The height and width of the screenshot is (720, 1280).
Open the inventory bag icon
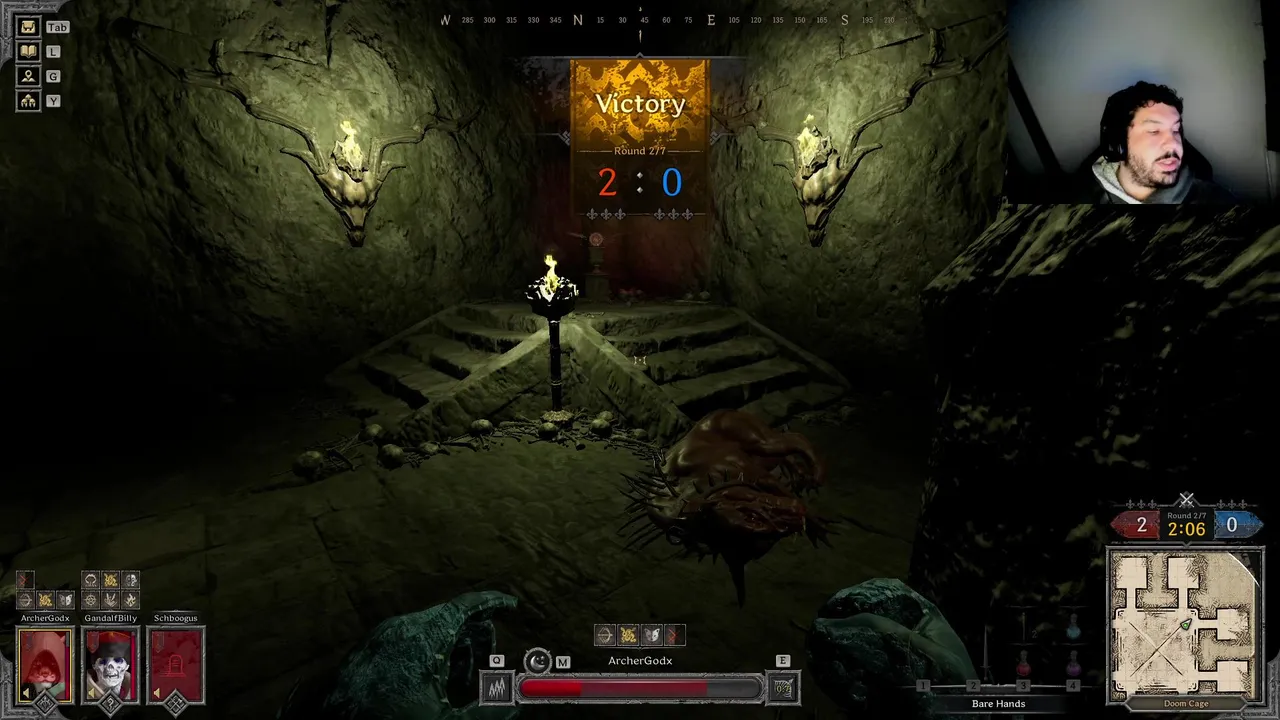pos(28,27)
